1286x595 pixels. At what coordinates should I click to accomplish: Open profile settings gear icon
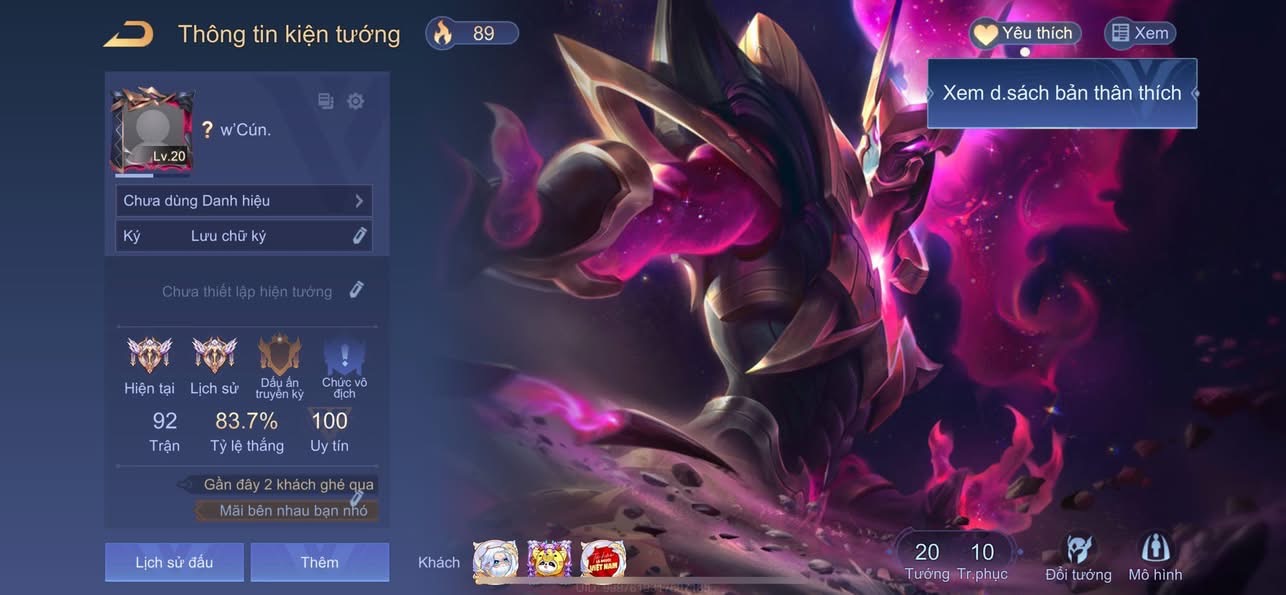click(355, 101)
